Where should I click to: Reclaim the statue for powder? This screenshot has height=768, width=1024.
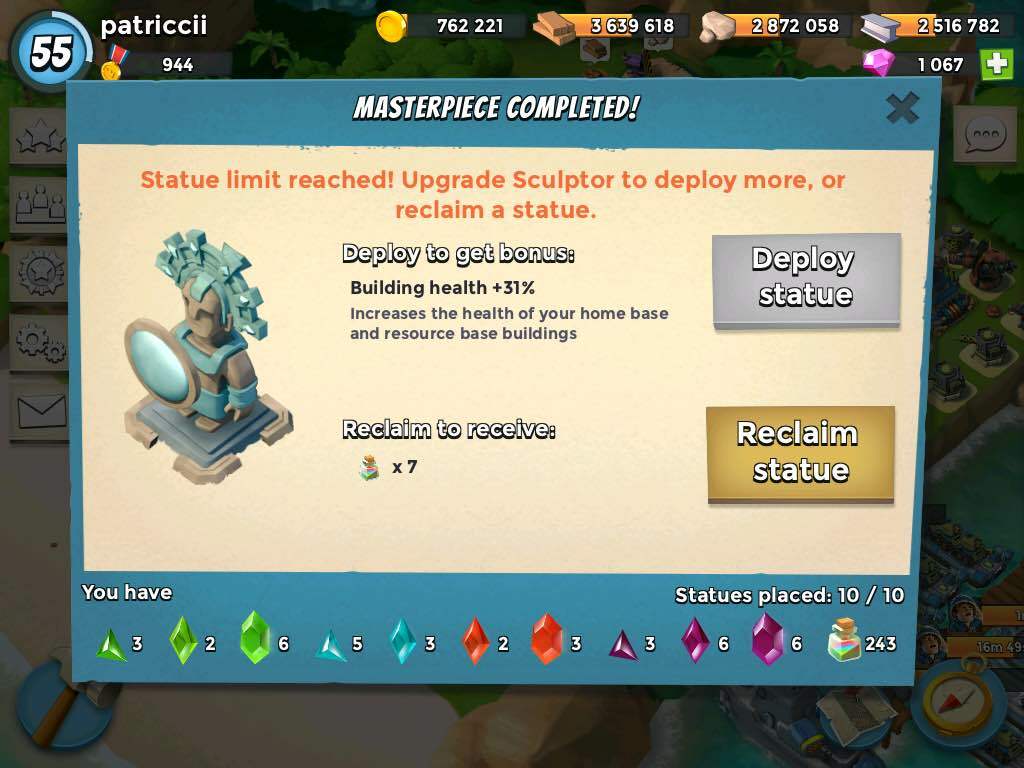800,452
